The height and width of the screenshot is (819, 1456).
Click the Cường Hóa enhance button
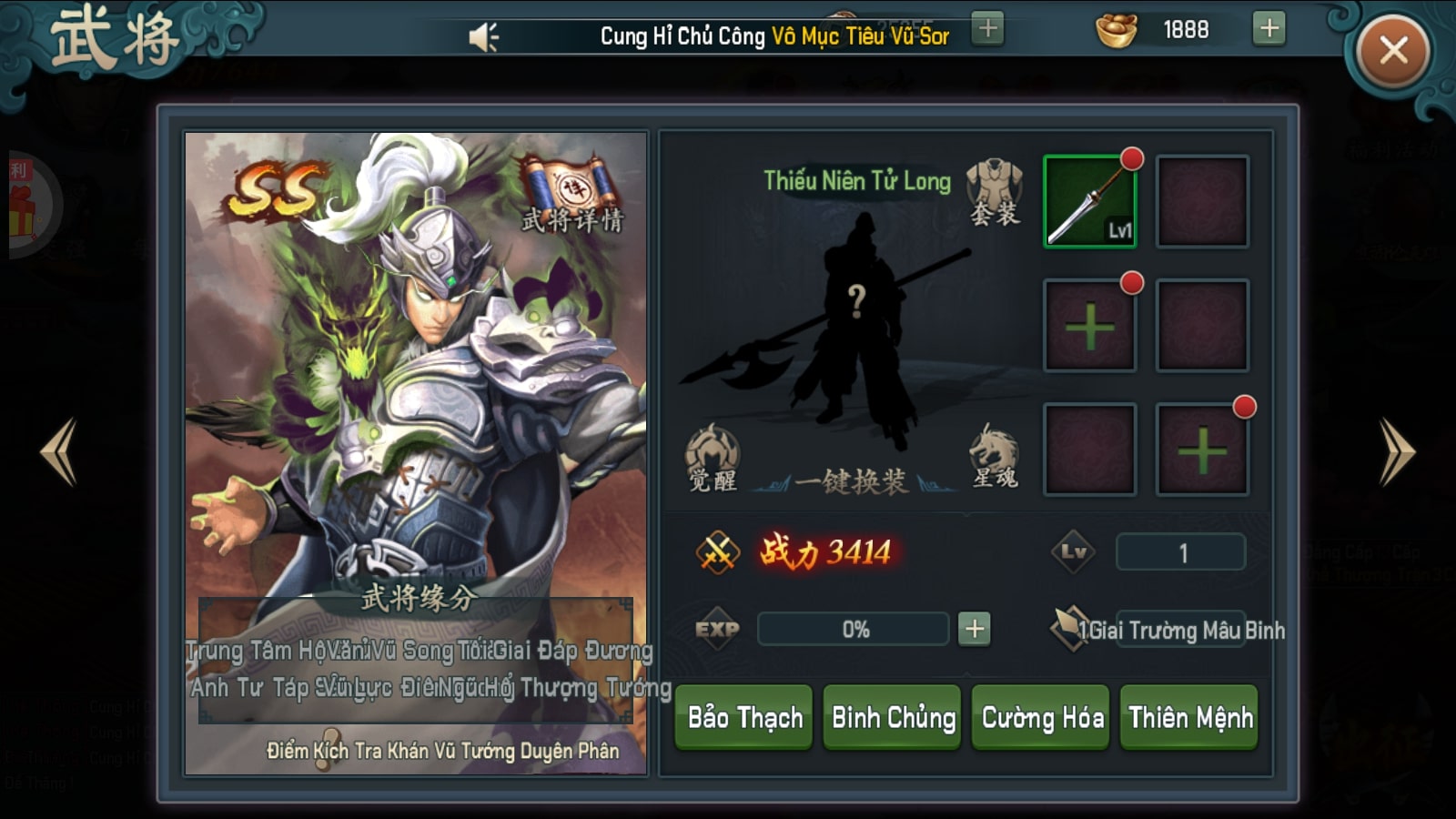click(1042, 718)
